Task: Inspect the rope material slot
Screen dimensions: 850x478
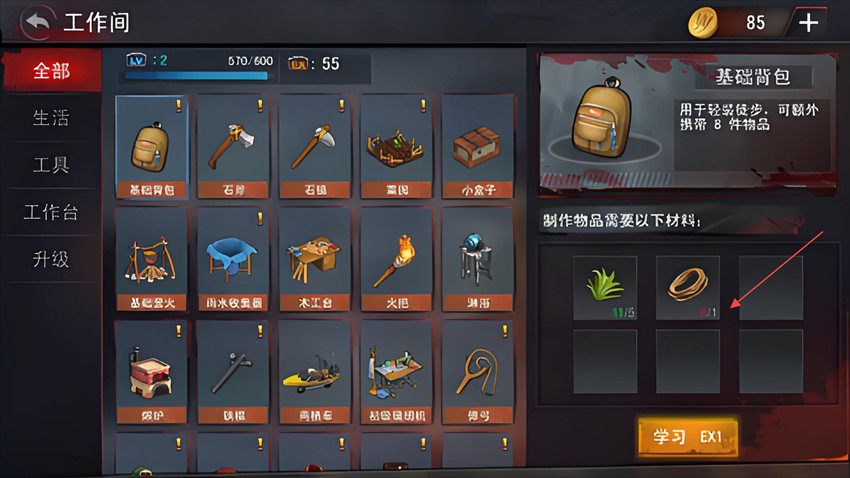Action: [x=688, y=287]
